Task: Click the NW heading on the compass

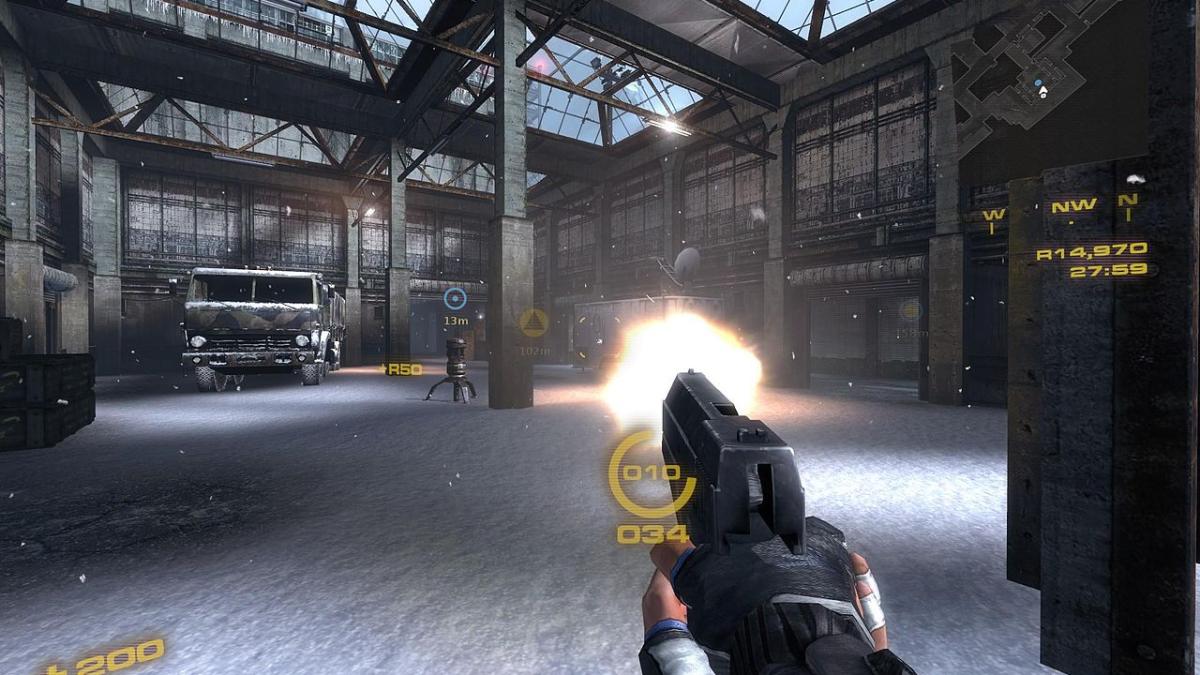Action: 1072,207
